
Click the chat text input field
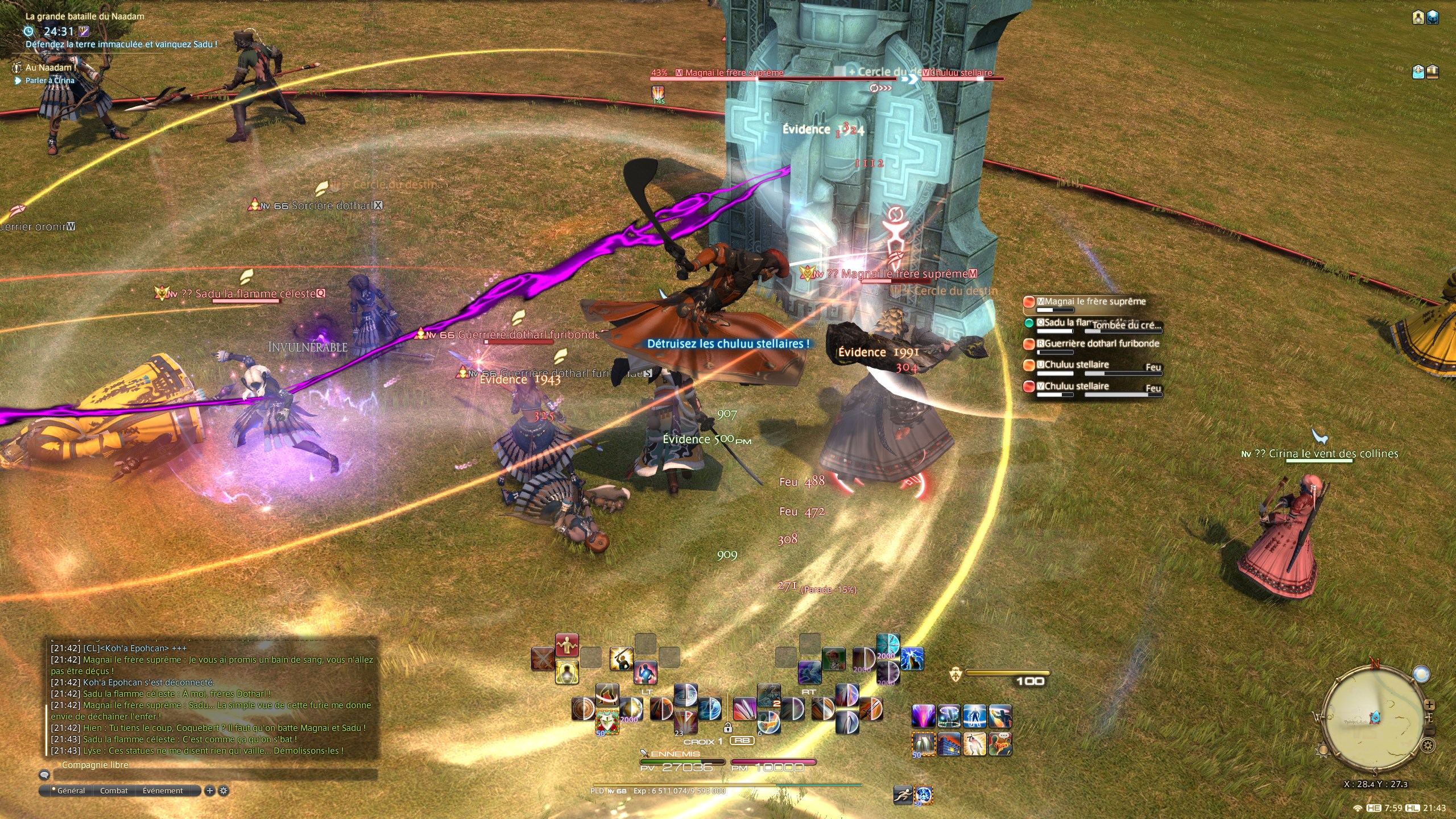point(215,775)
